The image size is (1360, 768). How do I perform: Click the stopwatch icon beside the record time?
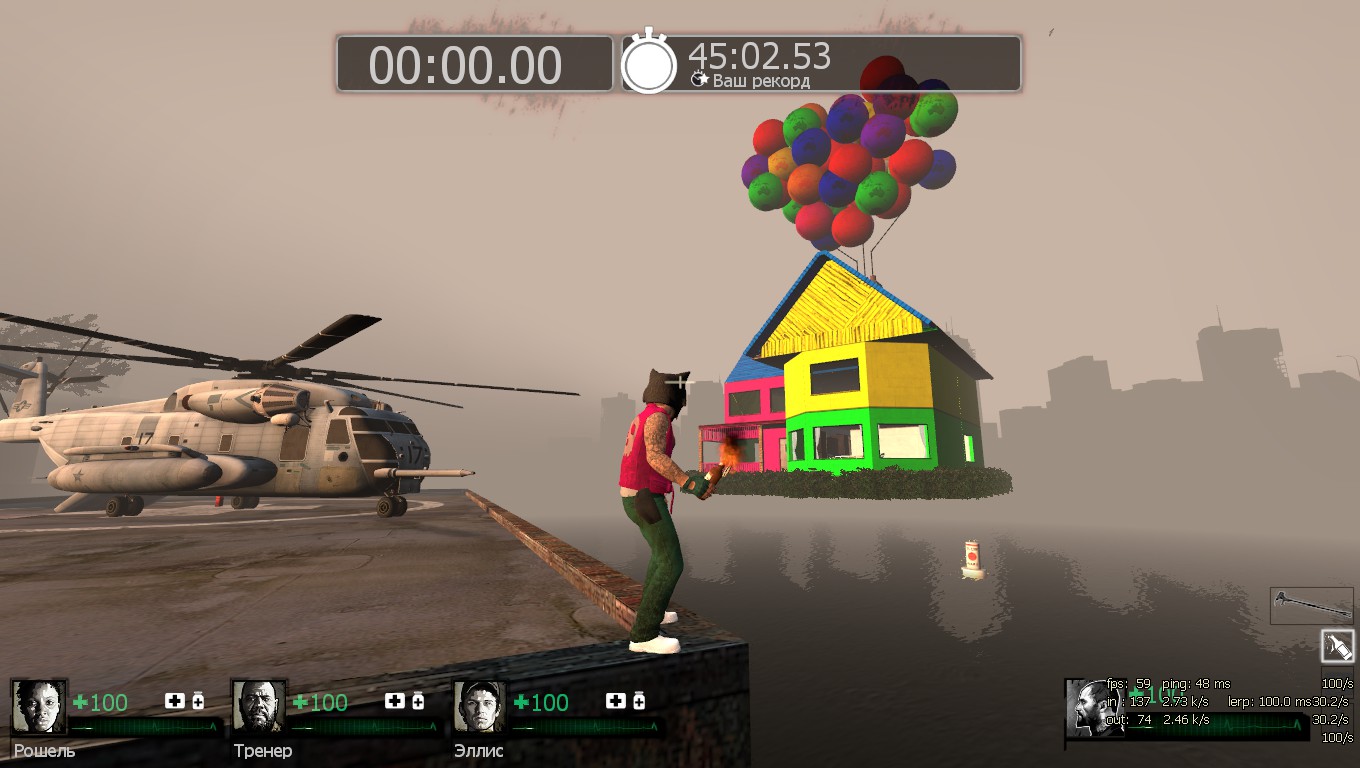(649, 63)
